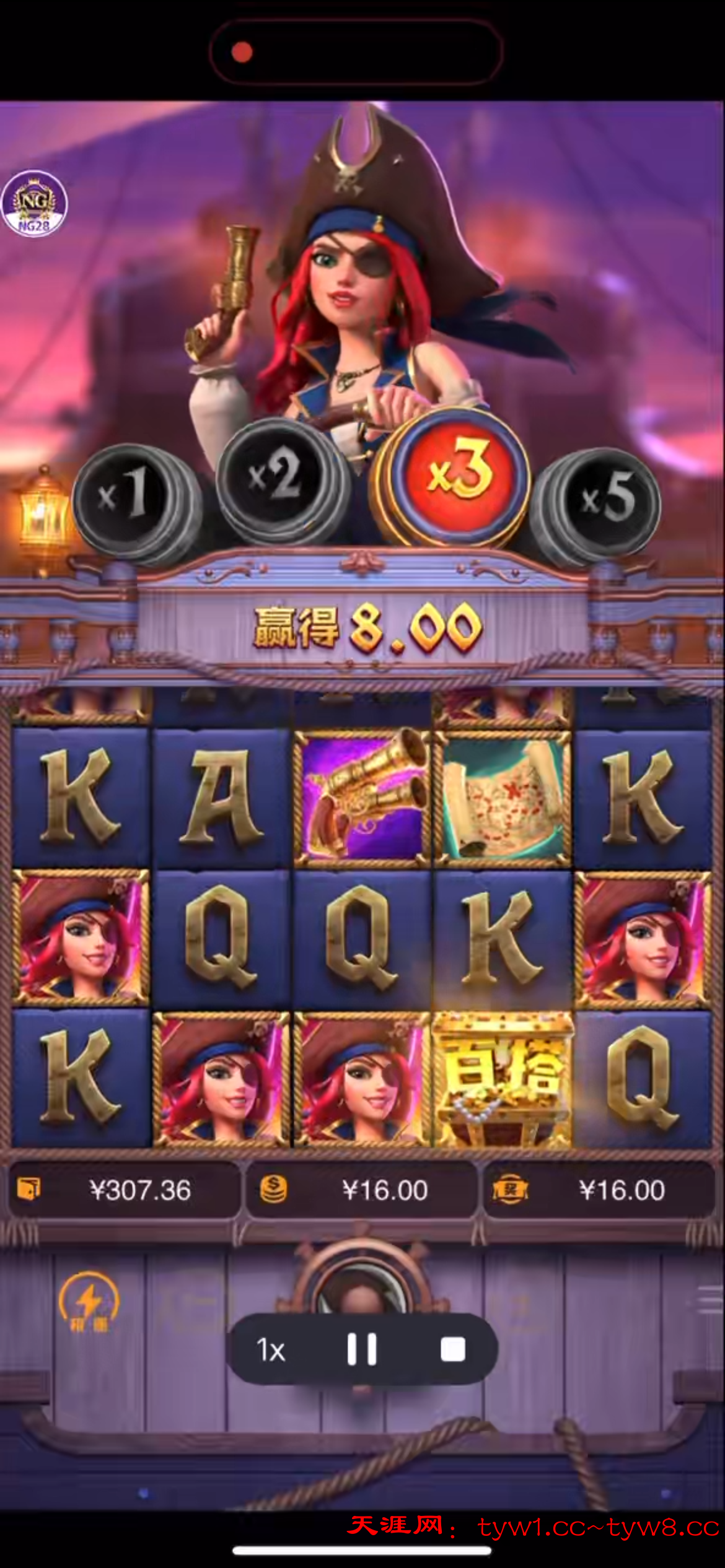Open the wallet balance panel showing ¥307.36
Screen dimensions: 725x1568
pyautogui.click(x=123, y=1190)
